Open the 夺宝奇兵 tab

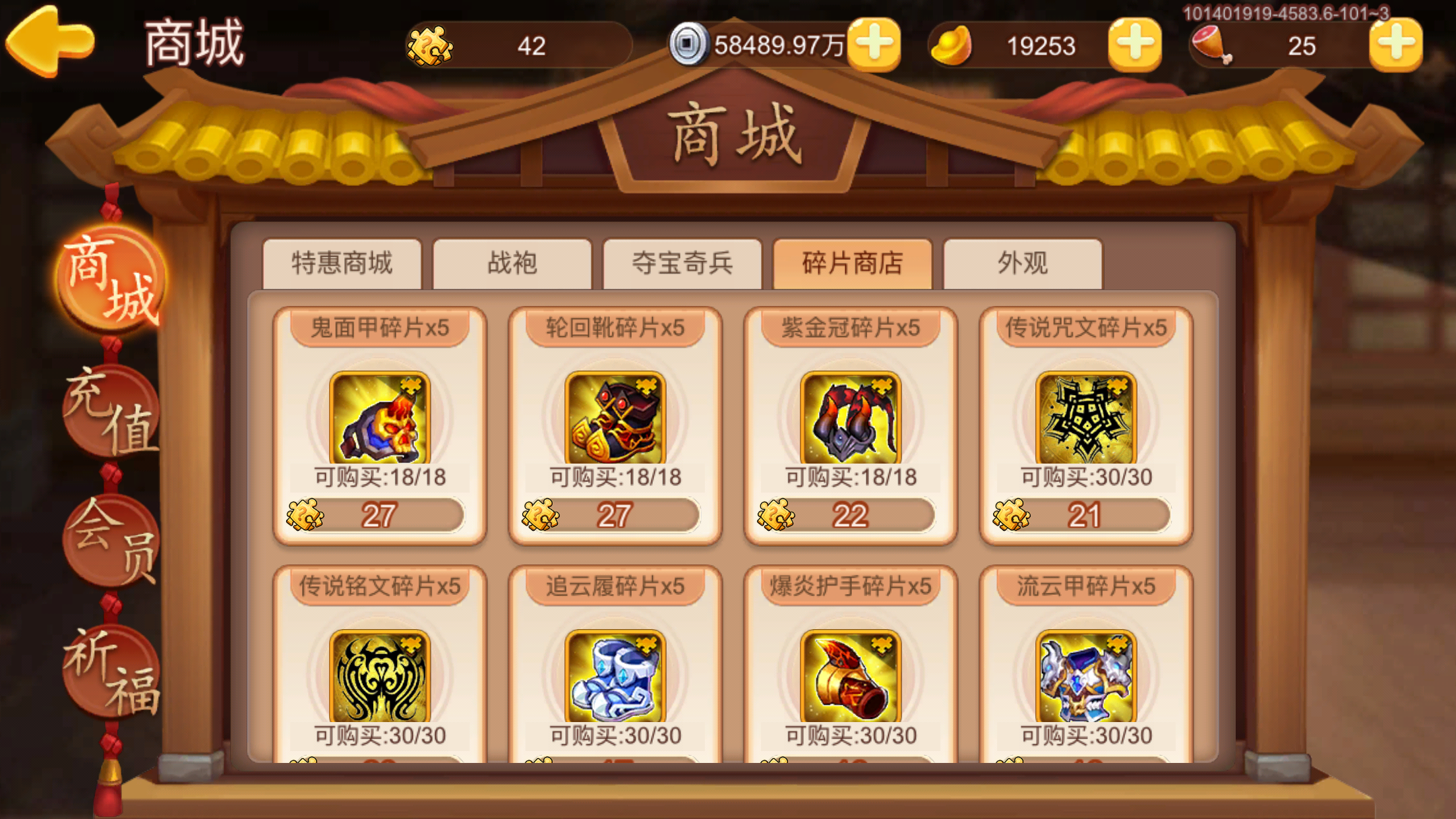tap(682, 264)
